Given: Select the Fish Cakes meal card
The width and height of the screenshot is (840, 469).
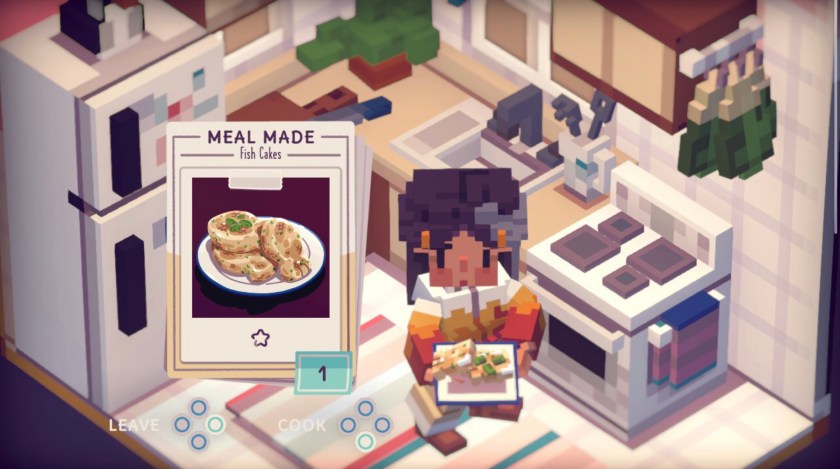Looking at the screenshot, I should click(x=258, y=247).
